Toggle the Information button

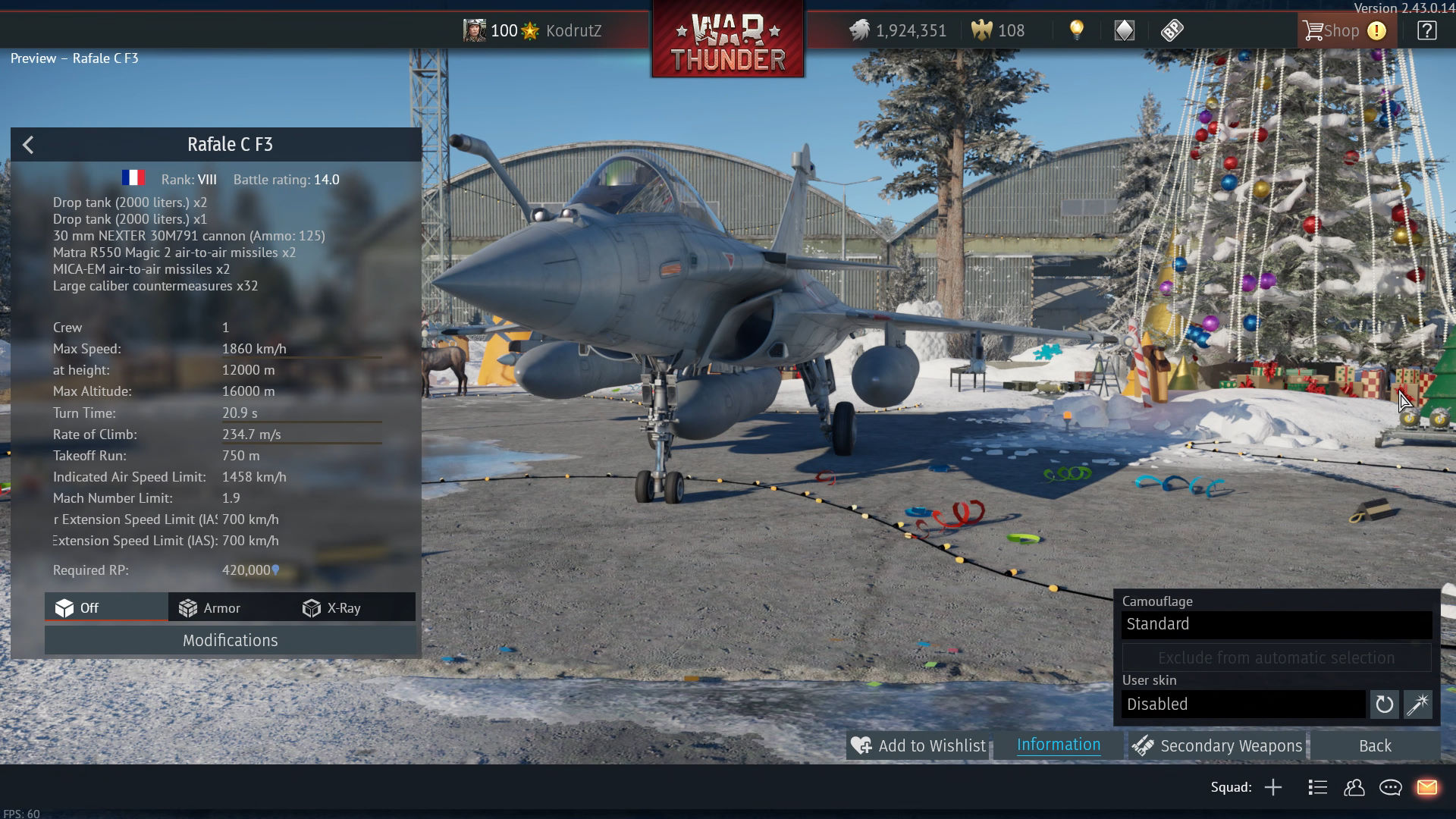tap(1058, 745)
